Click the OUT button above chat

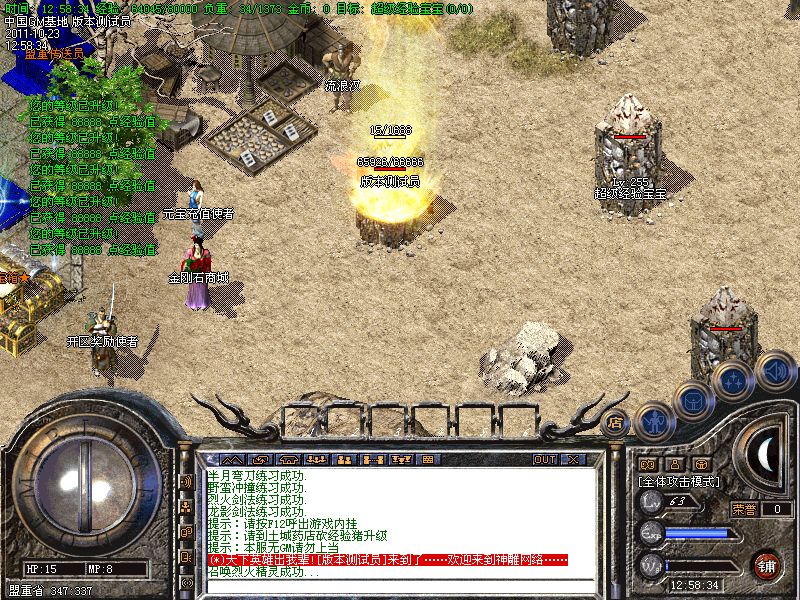coord(545,459)
